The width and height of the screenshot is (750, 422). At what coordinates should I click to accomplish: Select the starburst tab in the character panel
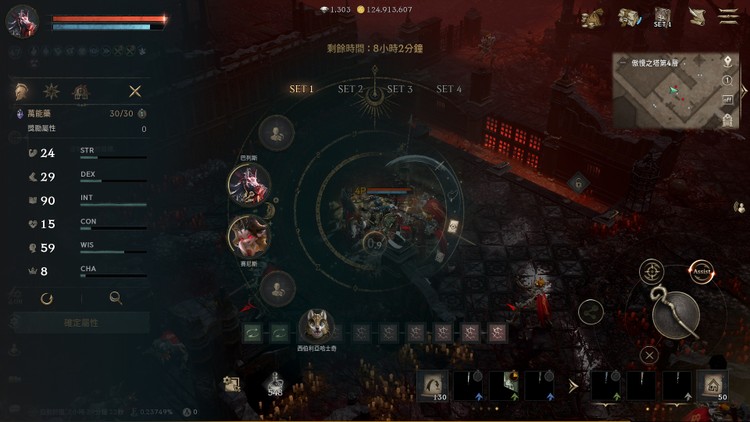[52, 91]
